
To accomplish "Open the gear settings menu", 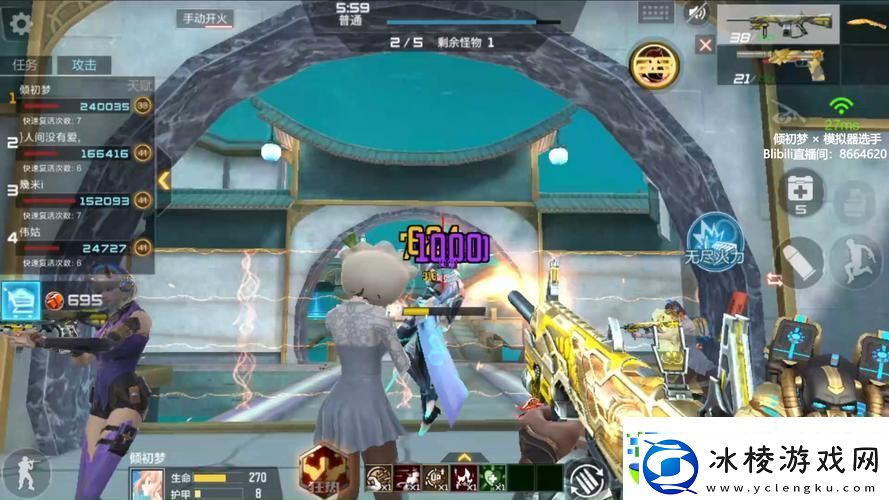I will click(x=19, y=22).
